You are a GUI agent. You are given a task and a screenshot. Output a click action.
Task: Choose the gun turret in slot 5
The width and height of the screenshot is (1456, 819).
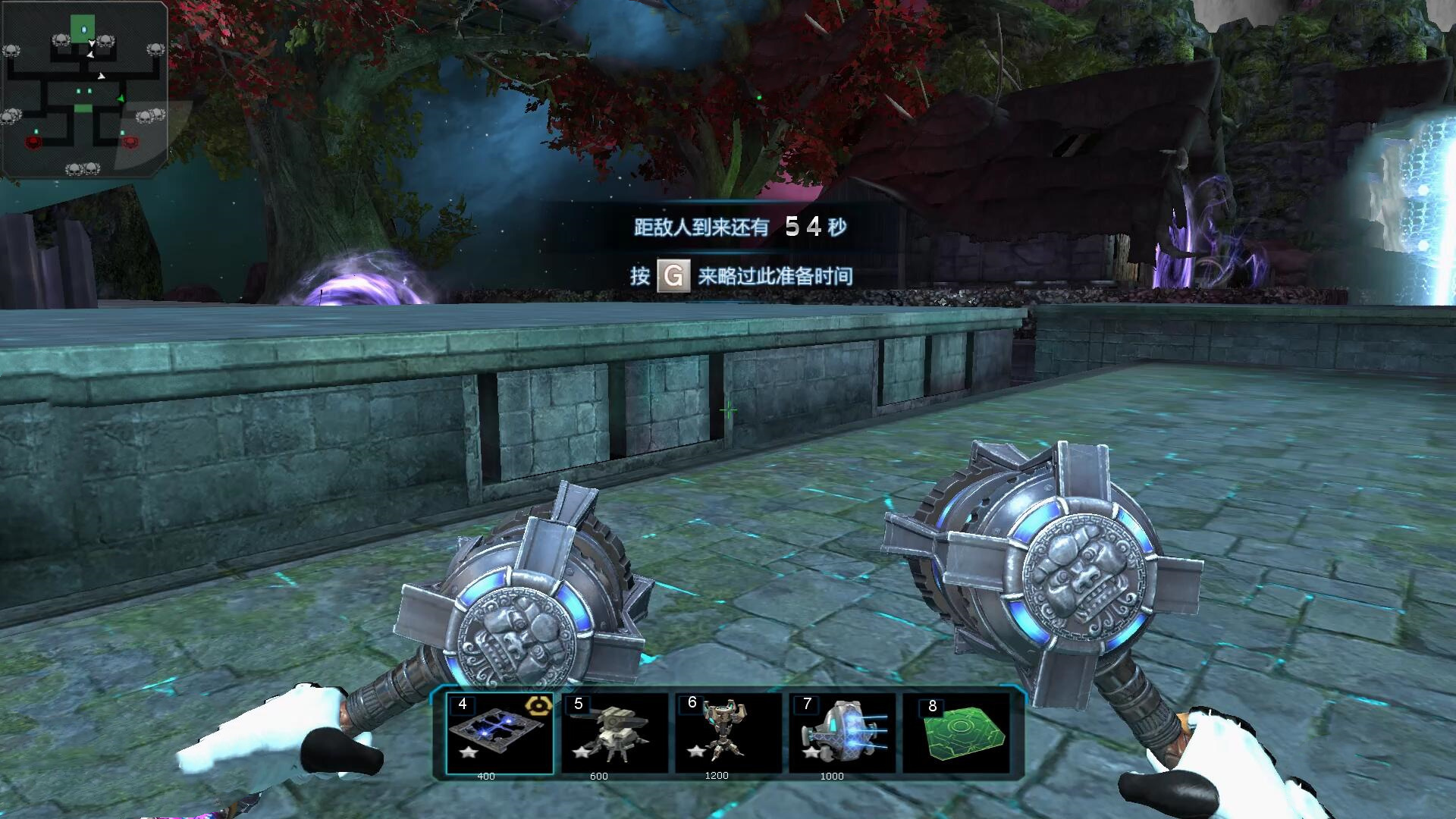tap(614, 733)
